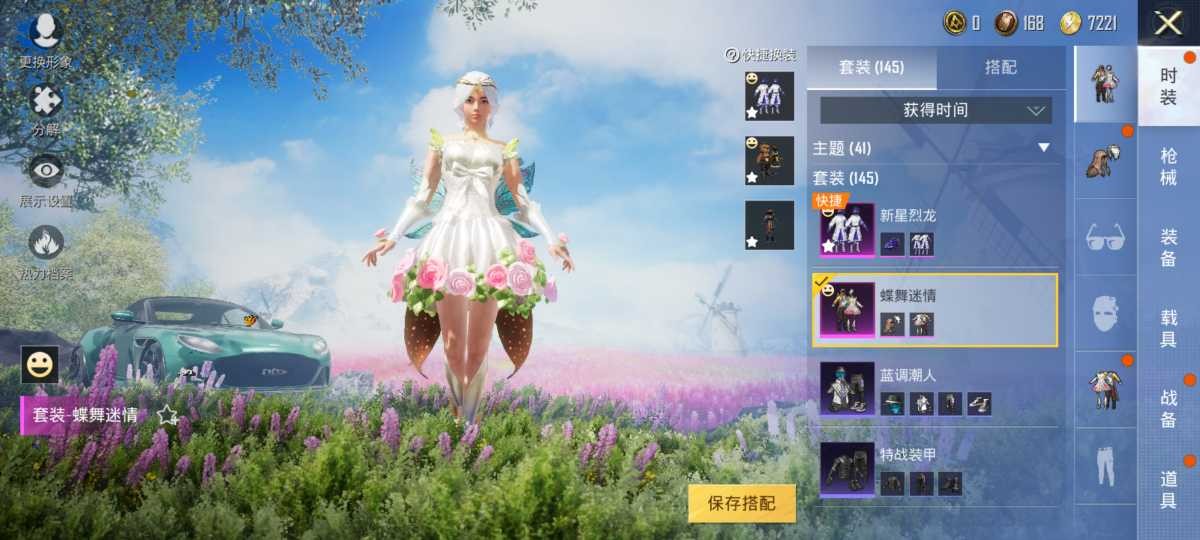Open the 快捷换装 quick-change help icon
This screenshot has height=540, width=1200.
(x=732, y=55)
